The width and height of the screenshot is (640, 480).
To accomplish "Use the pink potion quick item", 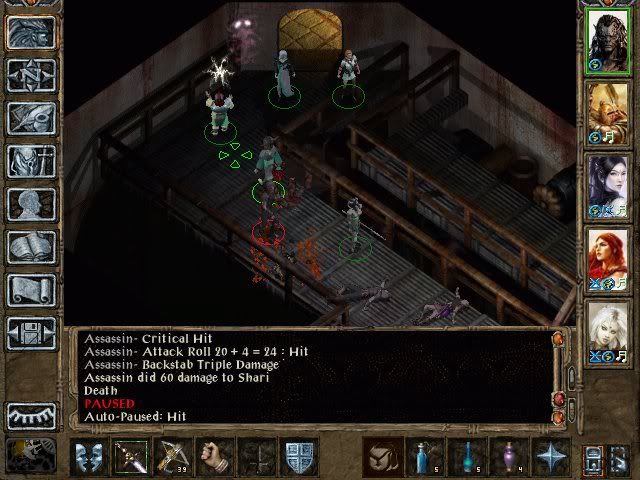I will pos(509,457).
